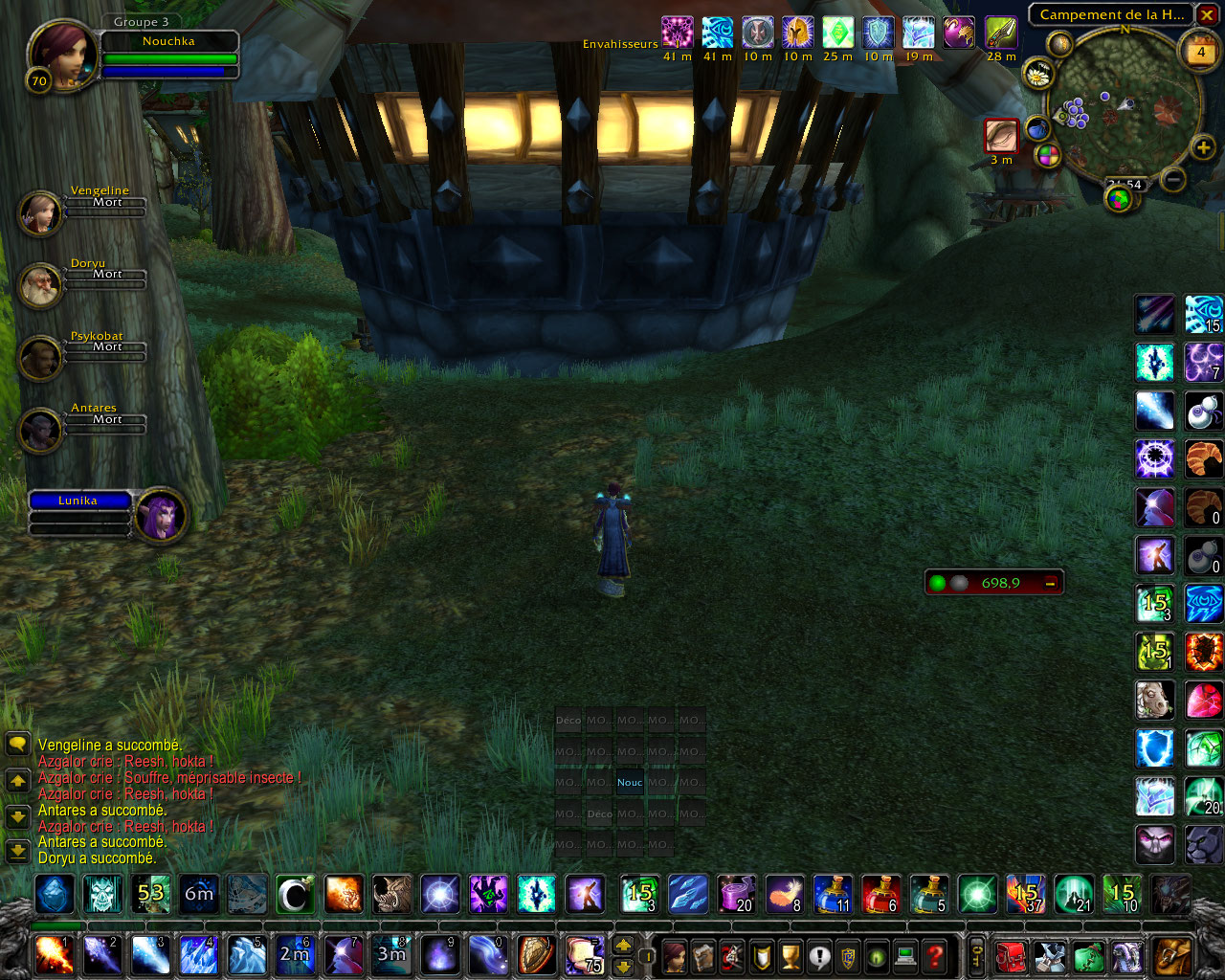Summon the ram mount
This screenshot has width=1225, height=980.
pyautogui.click(x=1154, y=701)
